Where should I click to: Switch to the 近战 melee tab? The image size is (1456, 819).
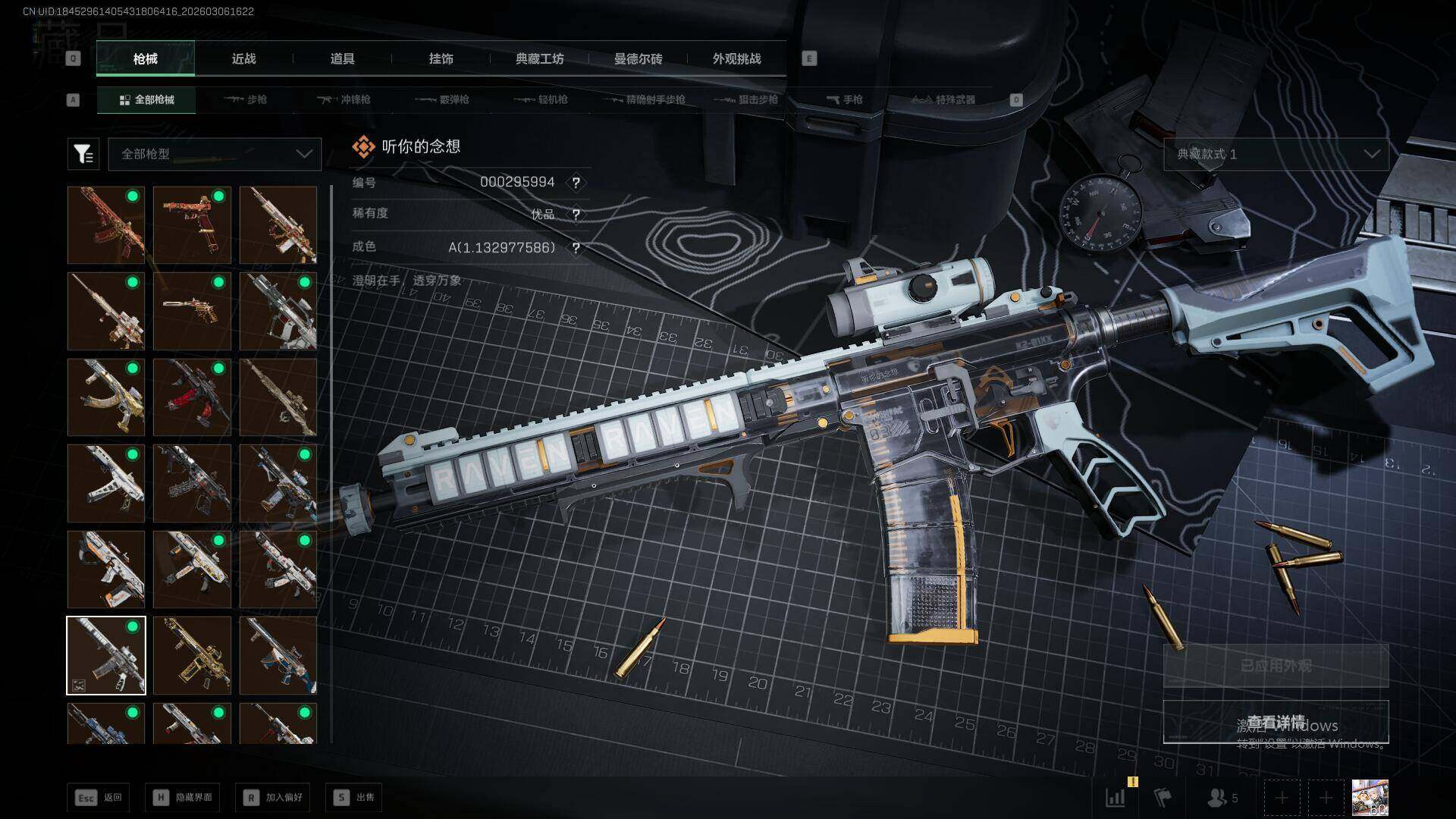coord(243,58)
